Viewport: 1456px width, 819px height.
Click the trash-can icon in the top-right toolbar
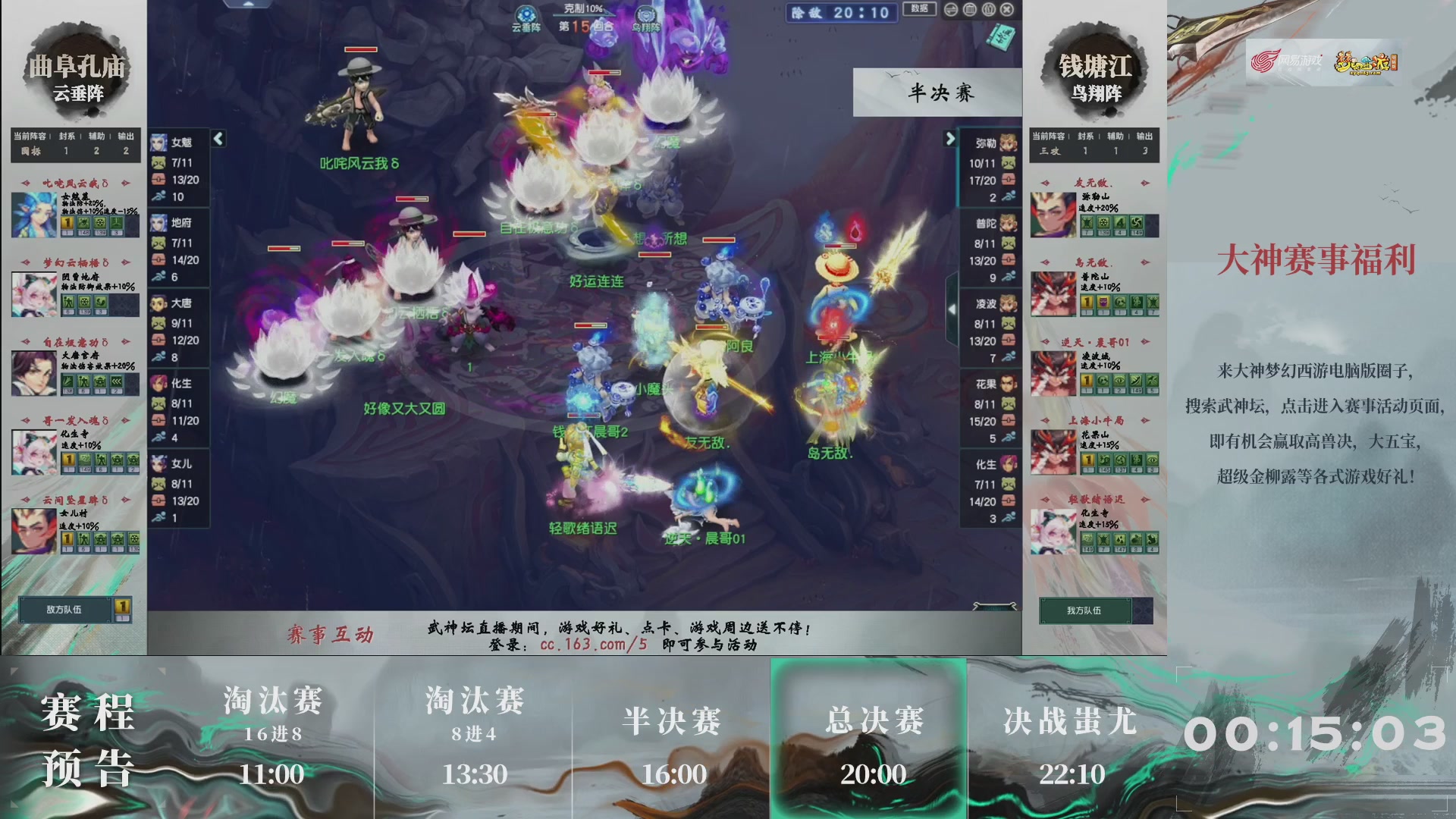969,10
